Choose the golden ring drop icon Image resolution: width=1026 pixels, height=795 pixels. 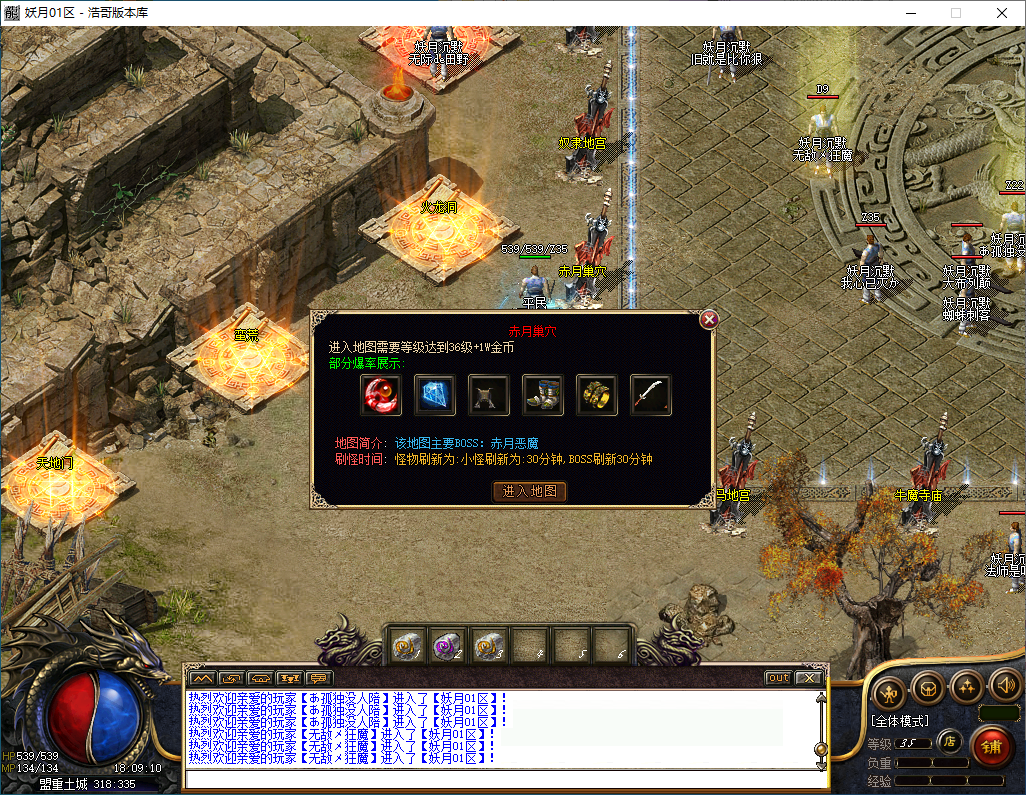597,395
